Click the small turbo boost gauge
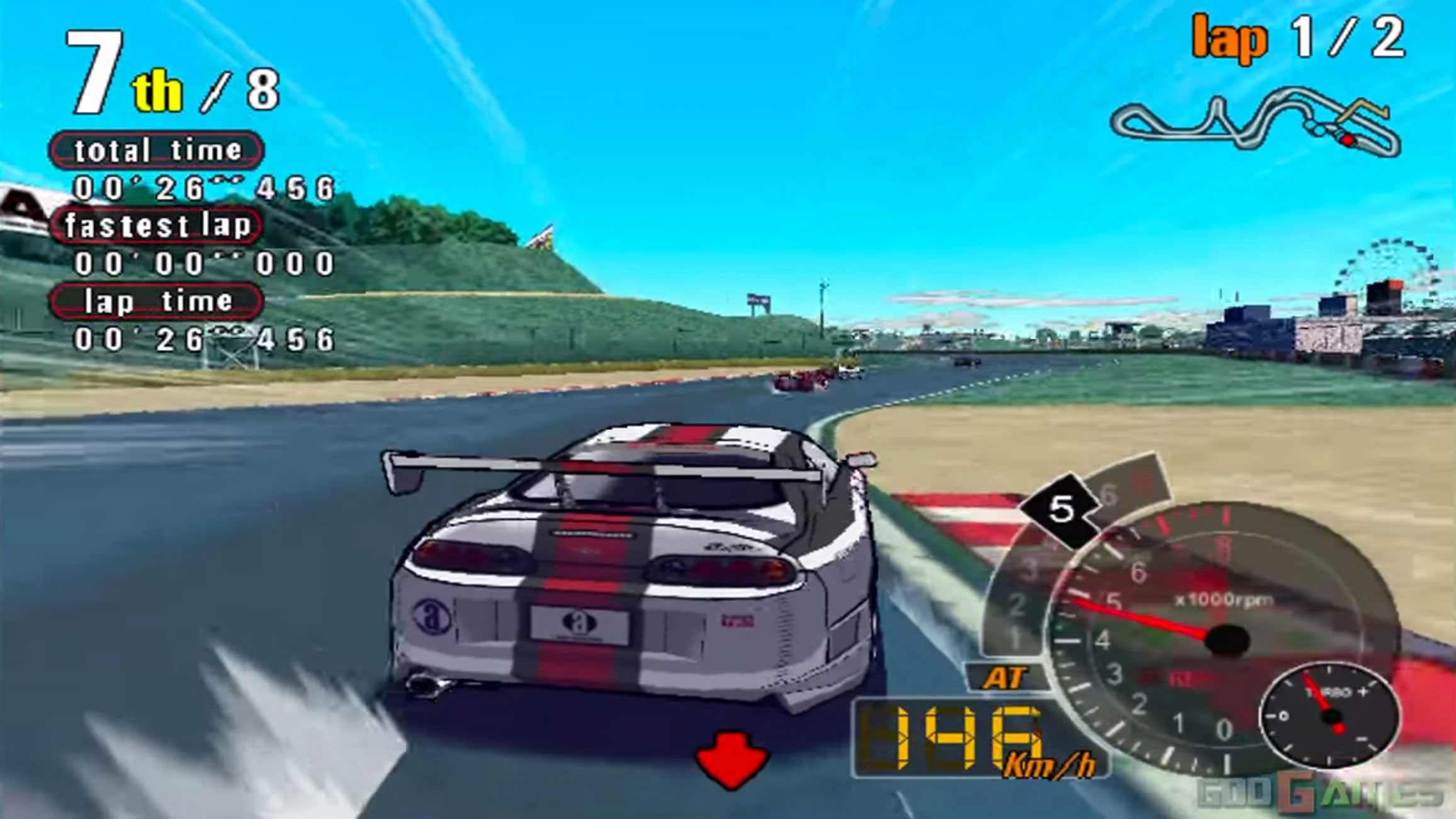1456x819 pixels. pos(1329,716)
